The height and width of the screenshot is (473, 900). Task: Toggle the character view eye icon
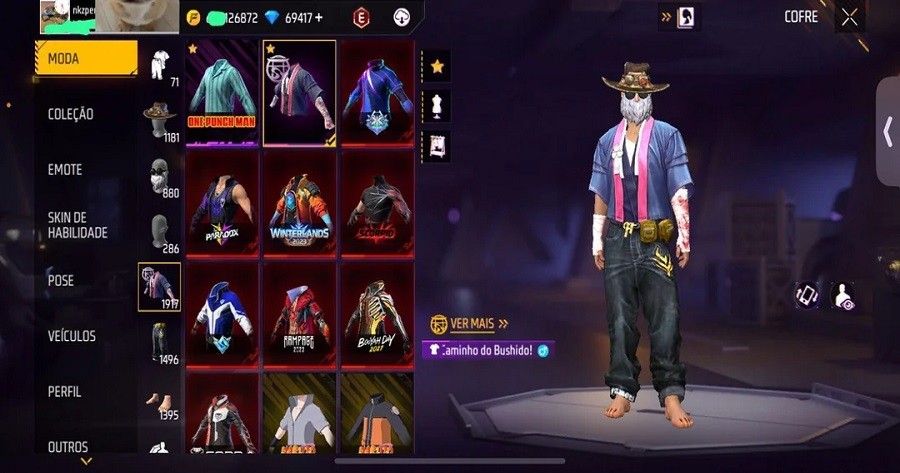click(x=843, y=295)
